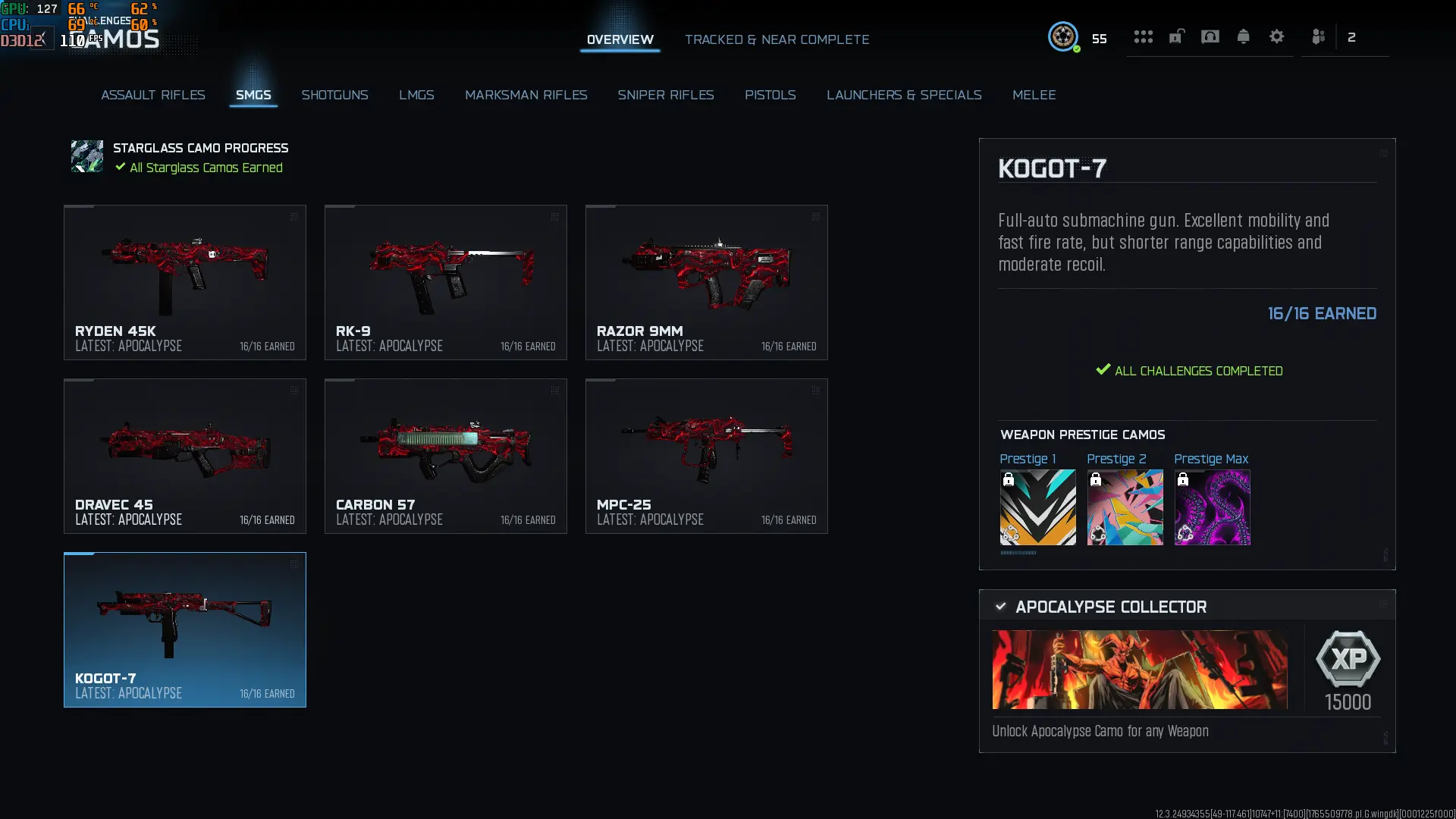Click the headset support icon

[1210, 36]
